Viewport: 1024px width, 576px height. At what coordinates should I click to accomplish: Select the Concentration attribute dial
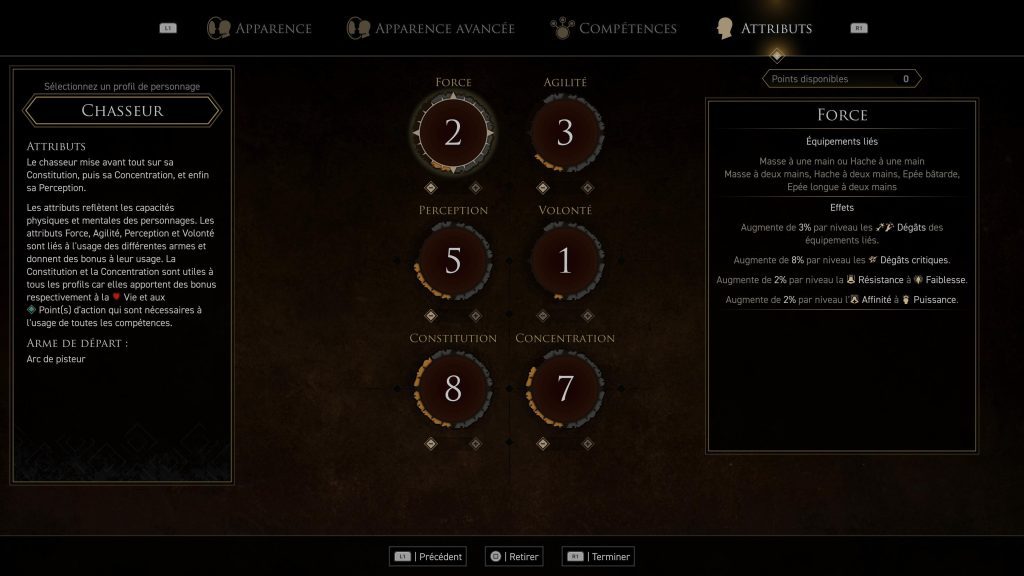click(565, 389)
